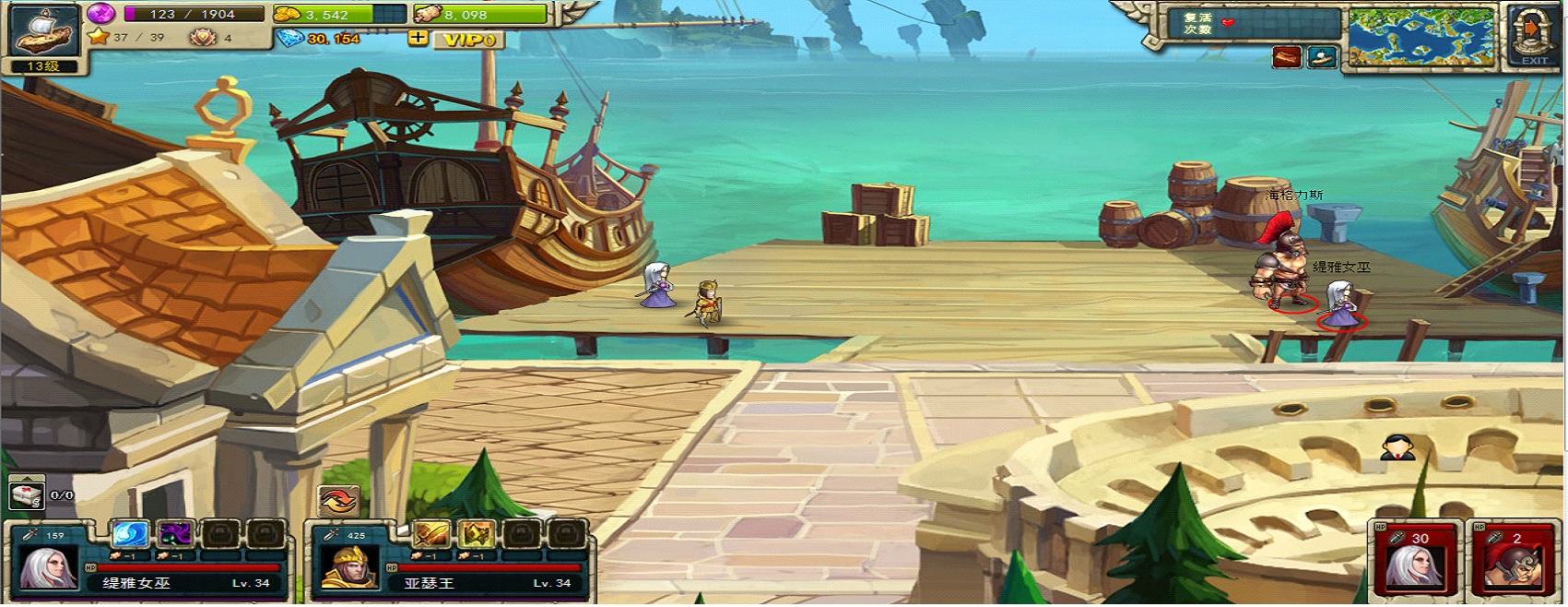Use the golden crown skill
The width and height of the screenshot is (1568, 607).
(x=477, y=533)
